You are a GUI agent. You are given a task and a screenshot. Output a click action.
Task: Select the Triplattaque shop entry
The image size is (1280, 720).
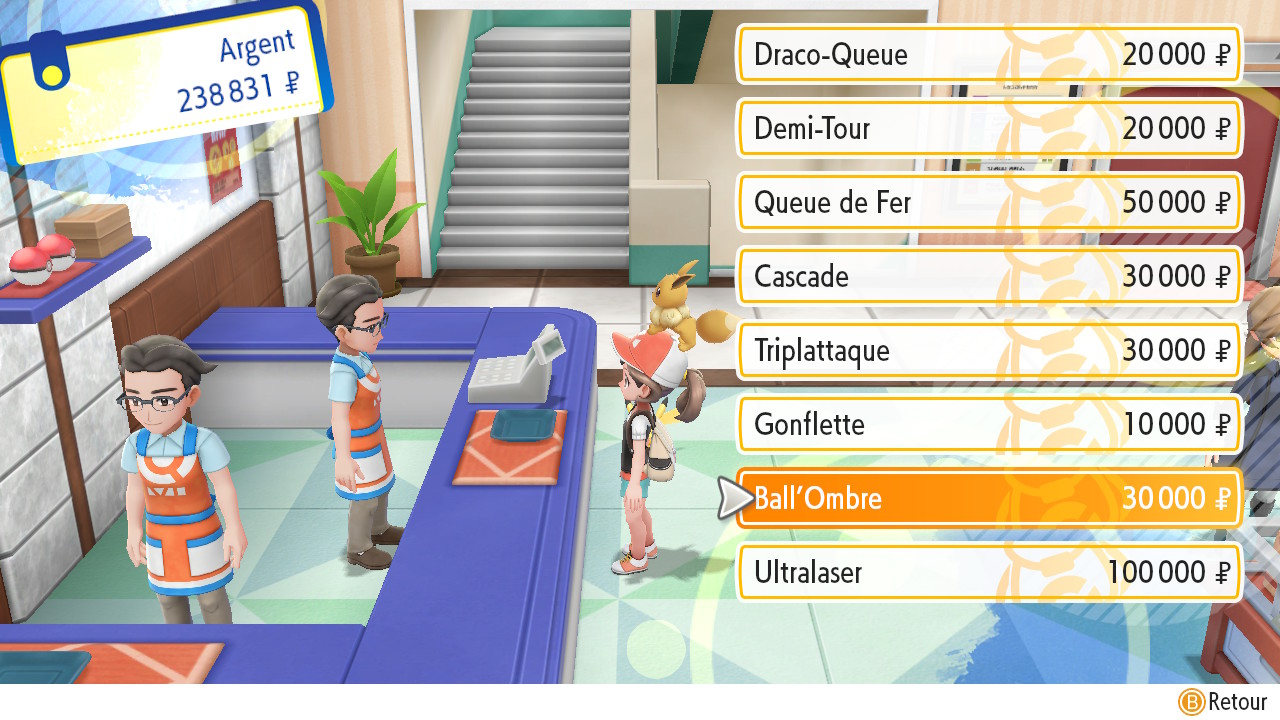988,350
